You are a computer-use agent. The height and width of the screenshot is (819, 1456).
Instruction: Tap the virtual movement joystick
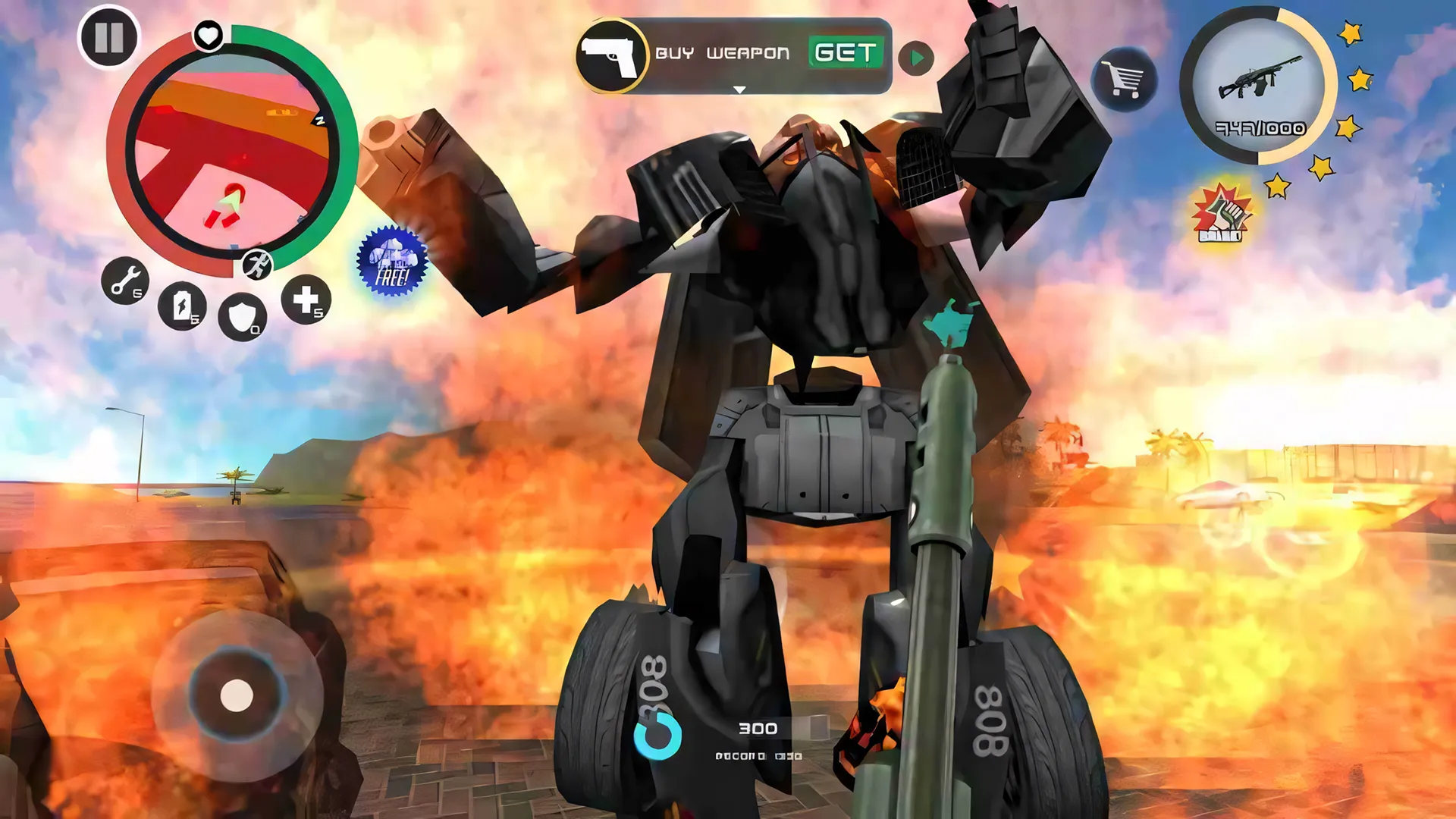tap(237, 695)
